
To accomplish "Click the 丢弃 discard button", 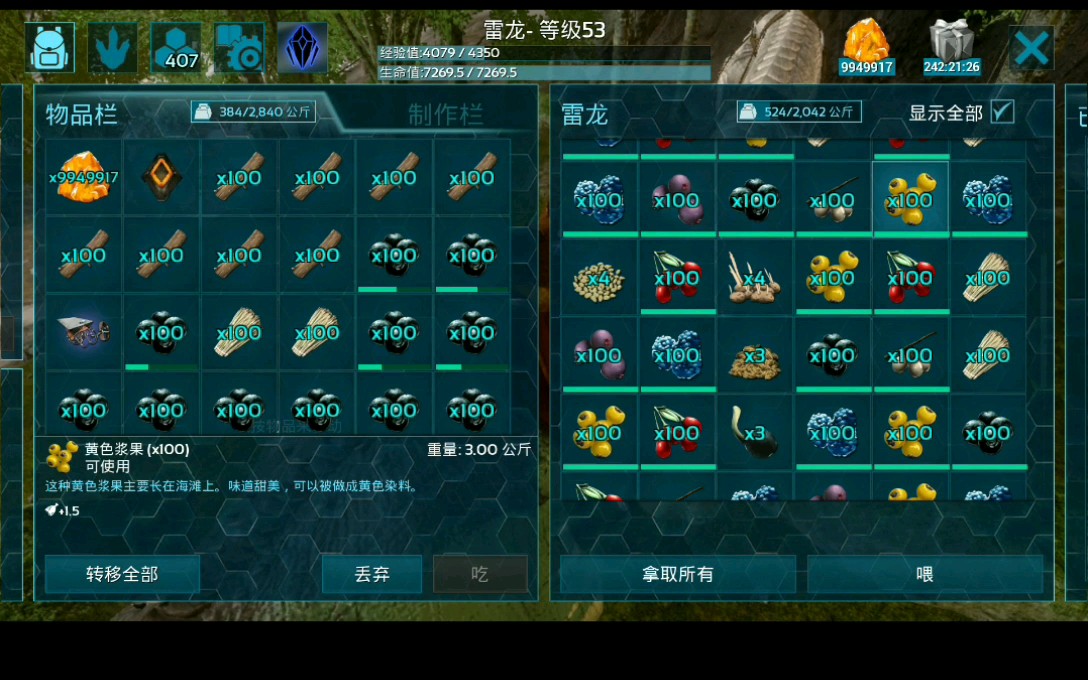I will 372,574.
